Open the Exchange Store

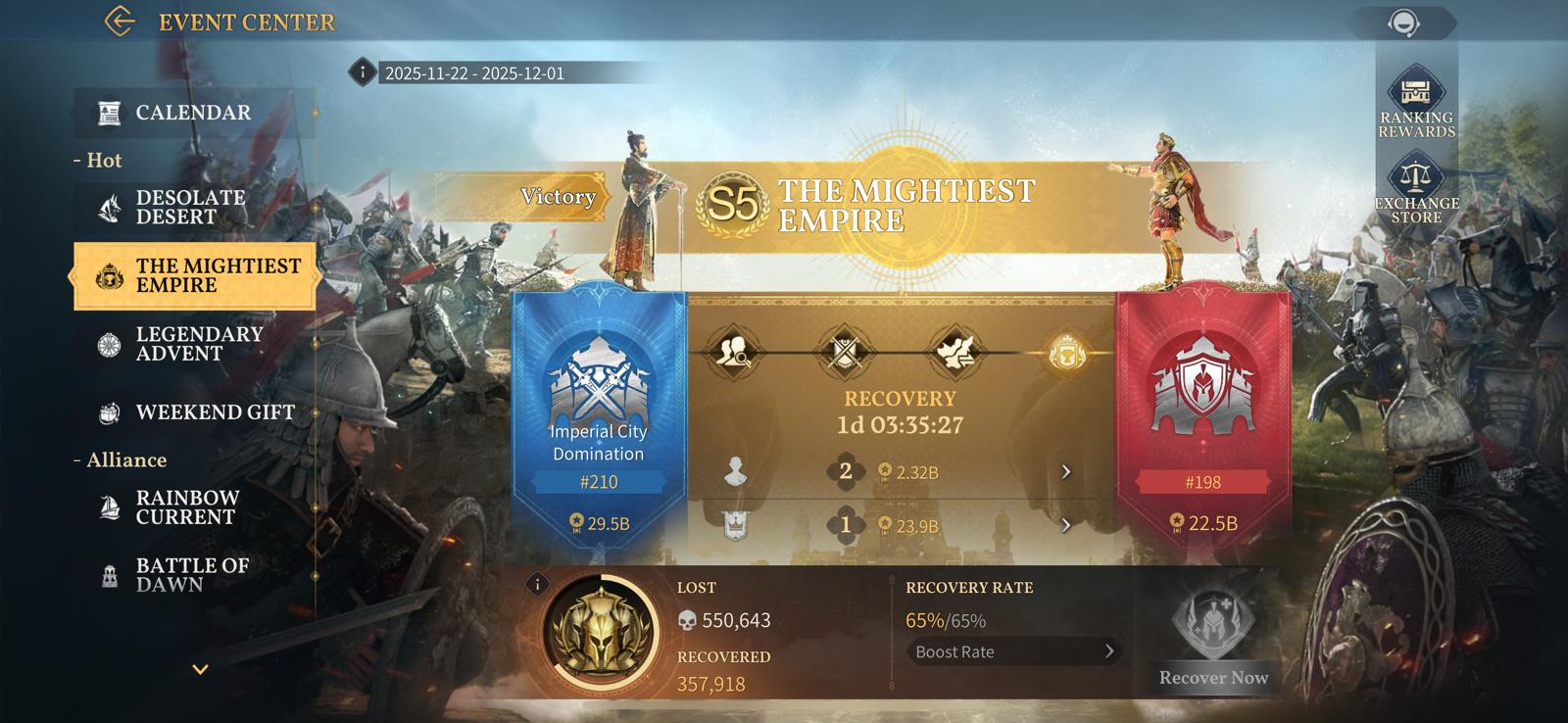coord(1416,188)
